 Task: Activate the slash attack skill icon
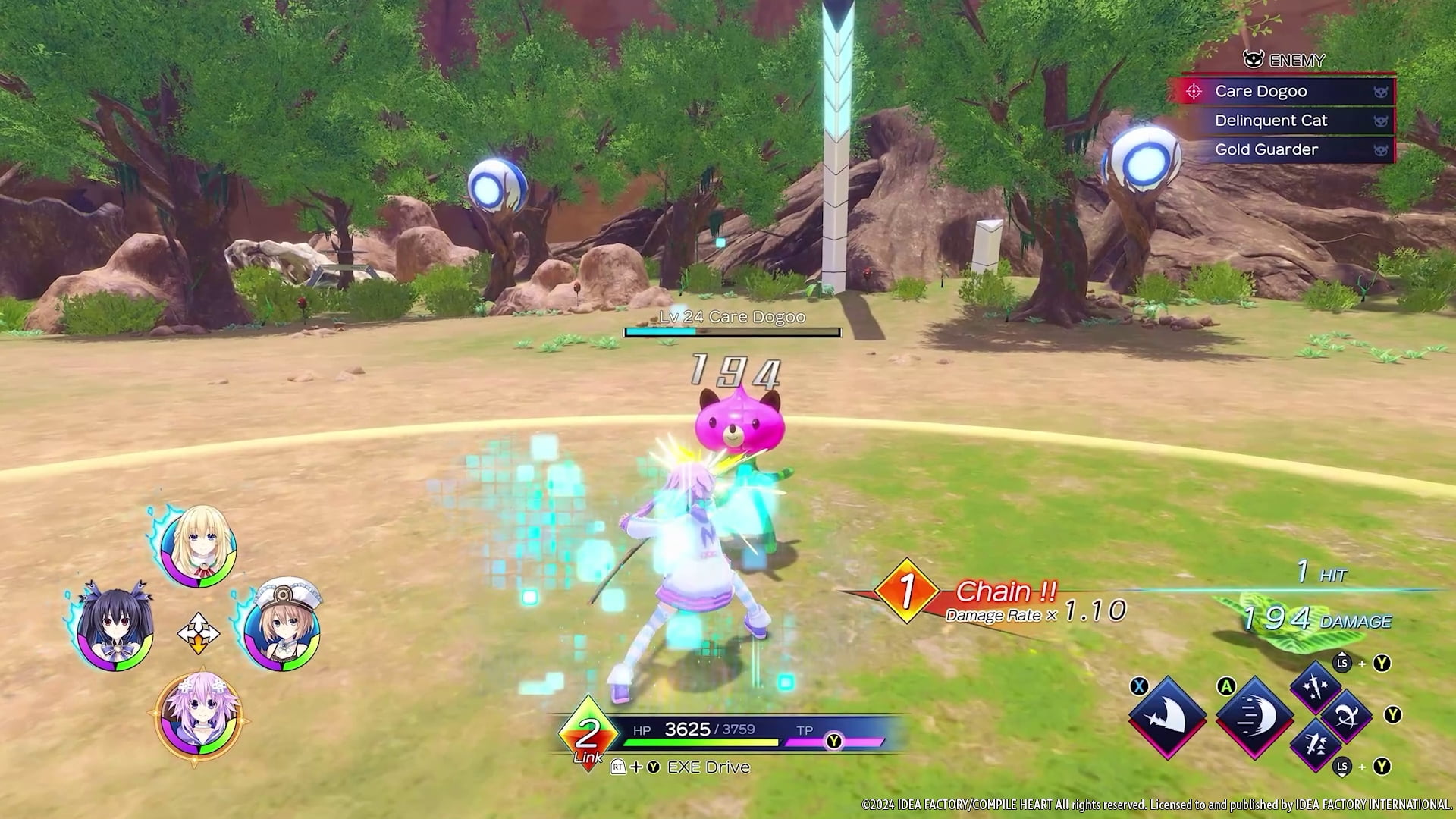click(x=1167, y=716)
